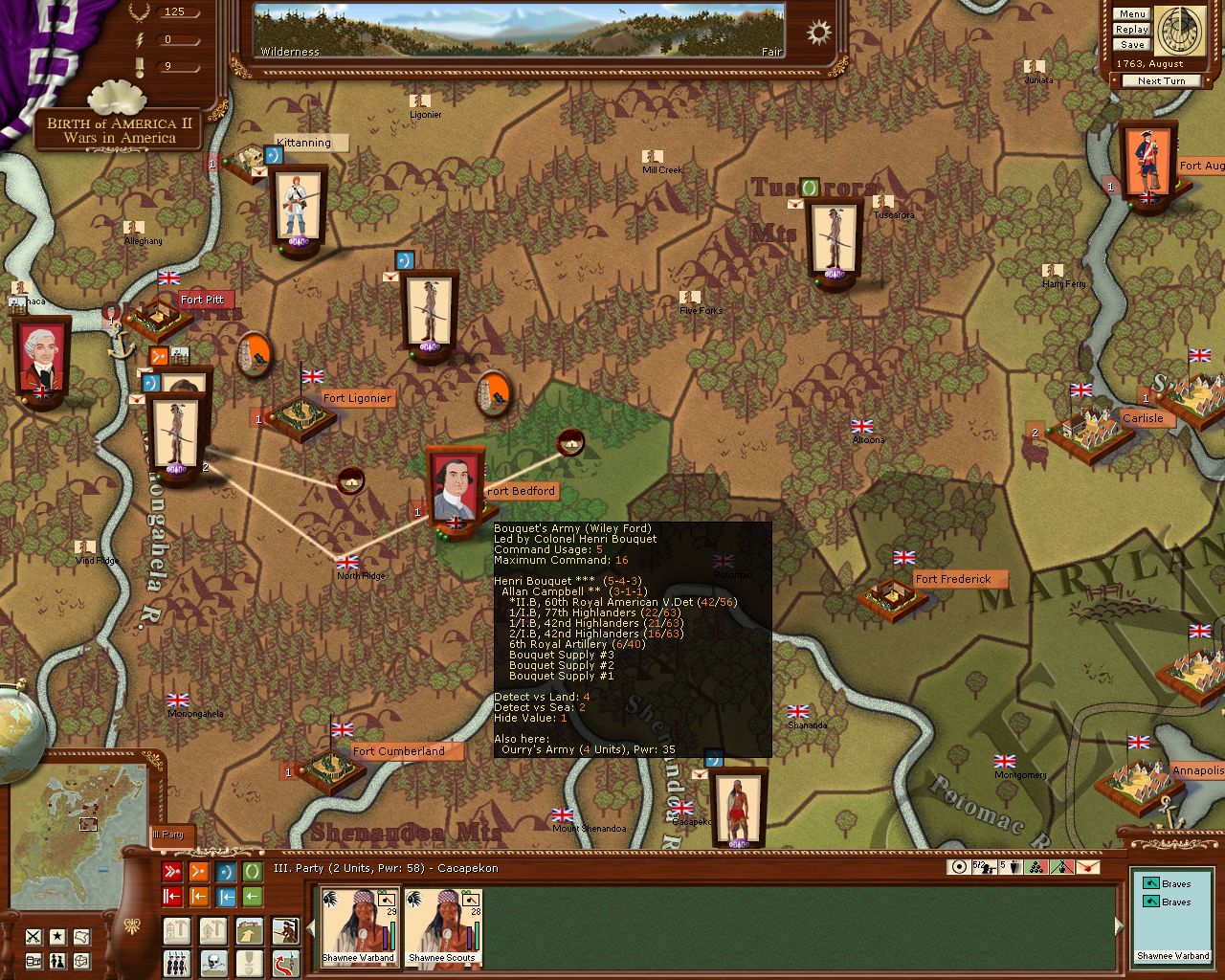
Task: Select the Shawnee Scouts unit card
Action: [441, 925]
